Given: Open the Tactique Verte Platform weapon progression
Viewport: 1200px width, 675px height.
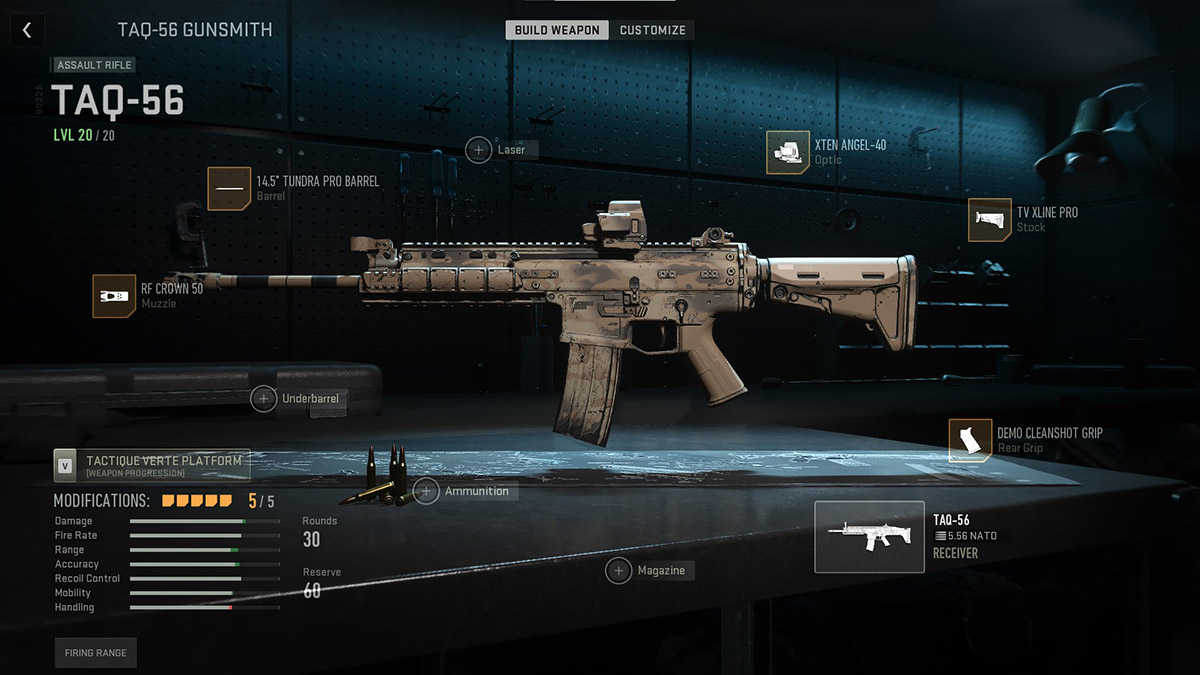Looking at the screenshot, I should coord(152,465).
